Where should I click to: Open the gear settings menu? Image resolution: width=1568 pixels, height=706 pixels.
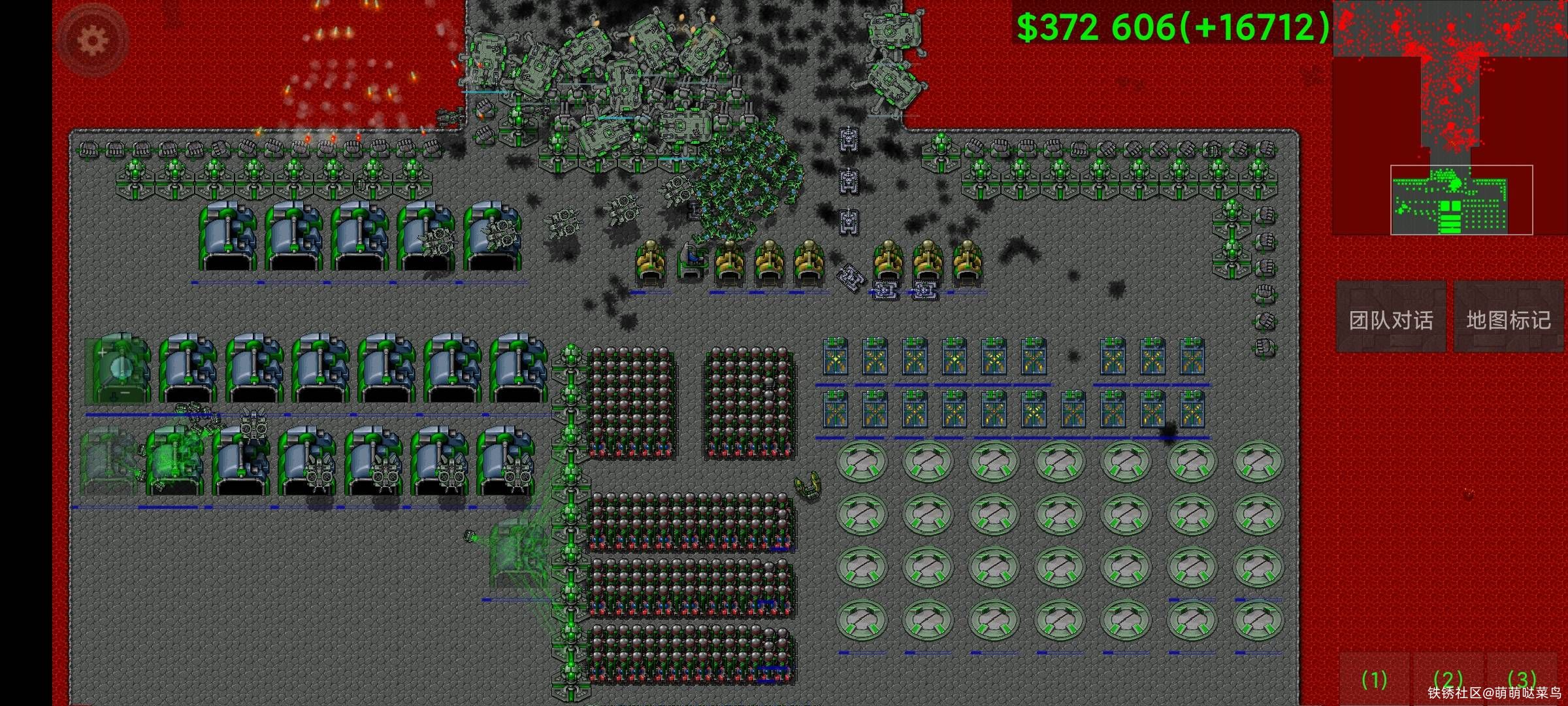pos(93,41)
